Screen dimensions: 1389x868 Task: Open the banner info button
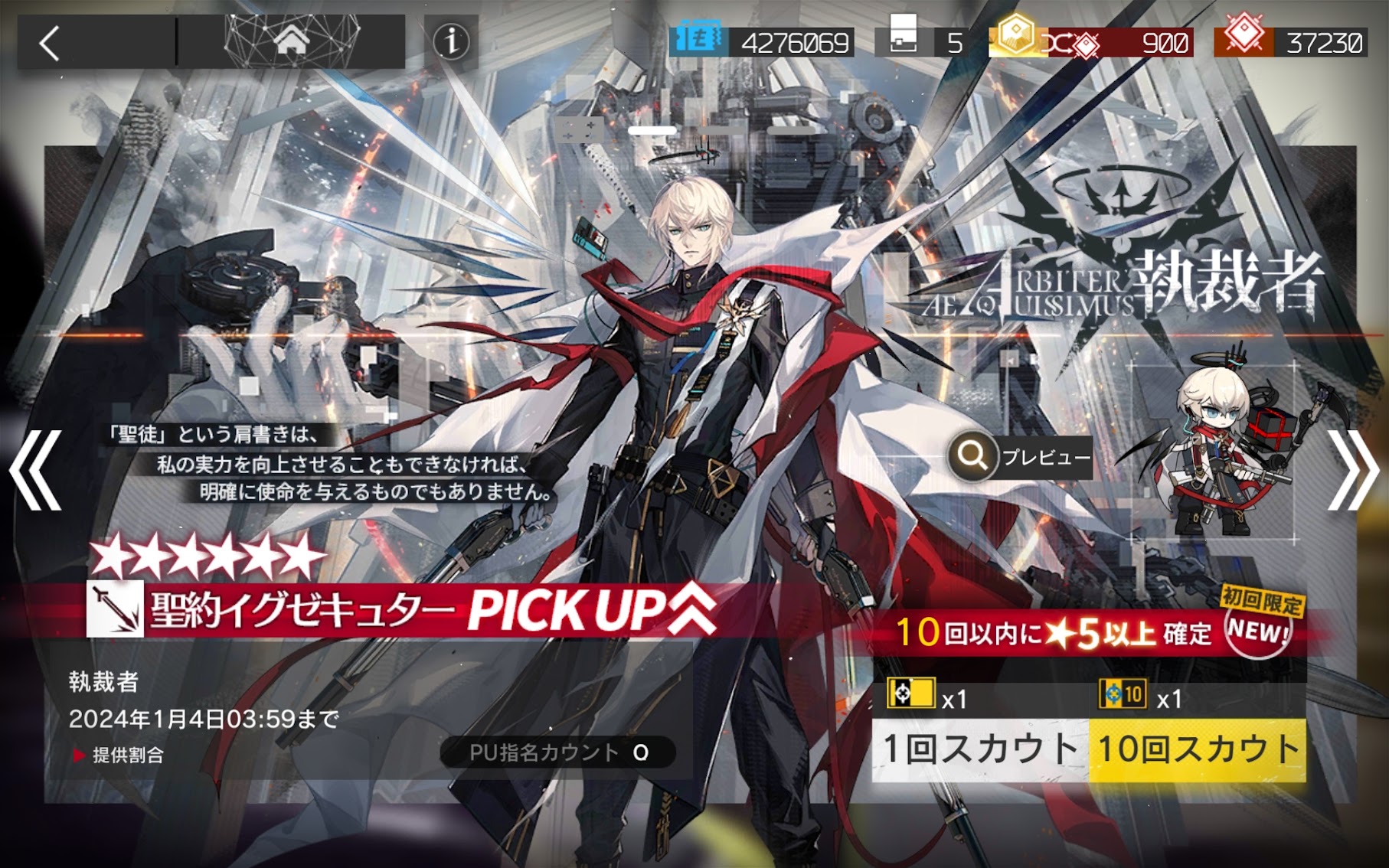(x=451, y=41)
